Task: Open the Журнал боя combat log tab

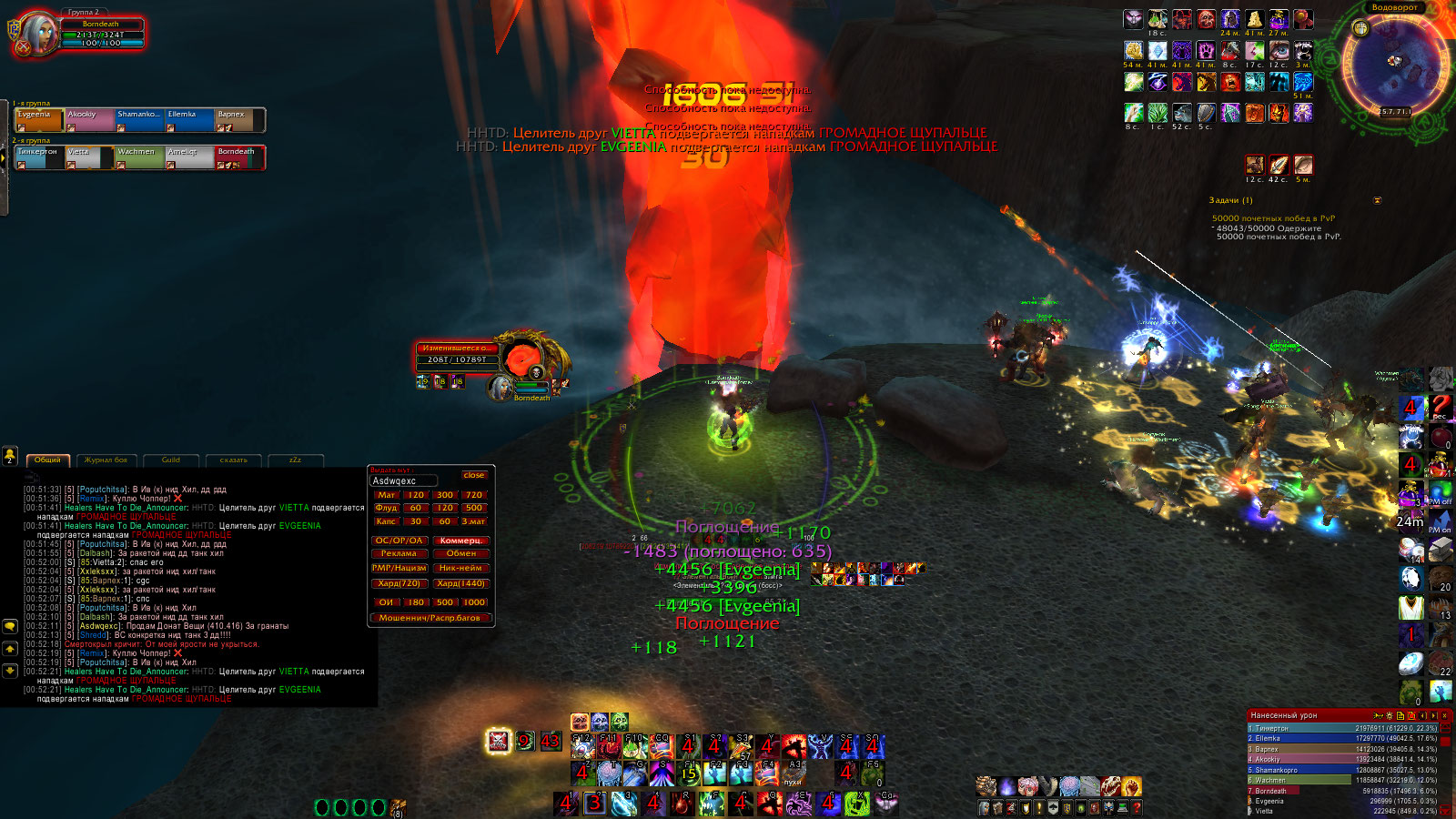Action: pos(106,460)
